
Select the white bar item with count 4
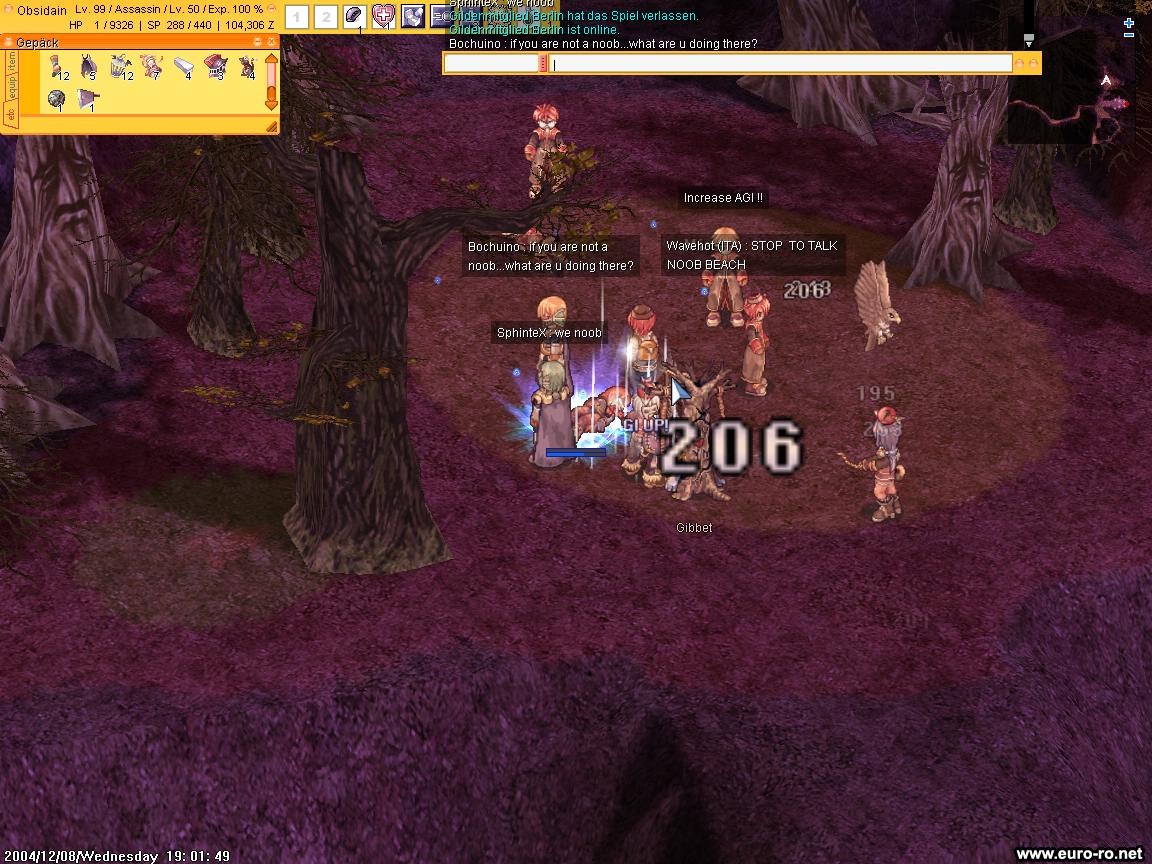[x=183, y=67]
